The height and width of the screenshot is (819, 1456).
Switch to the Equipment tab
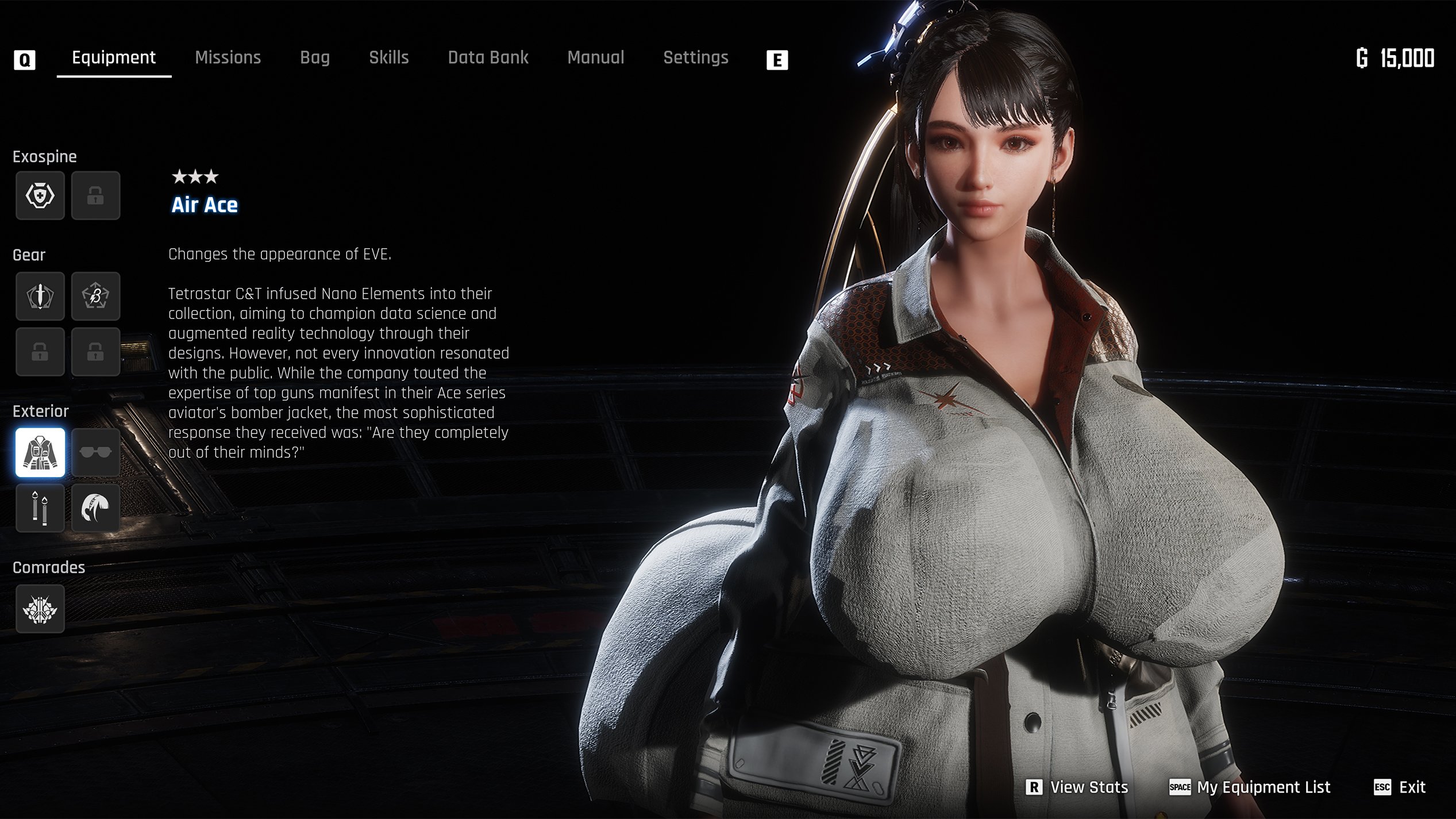pyautogui.click(x=114, y=57)
